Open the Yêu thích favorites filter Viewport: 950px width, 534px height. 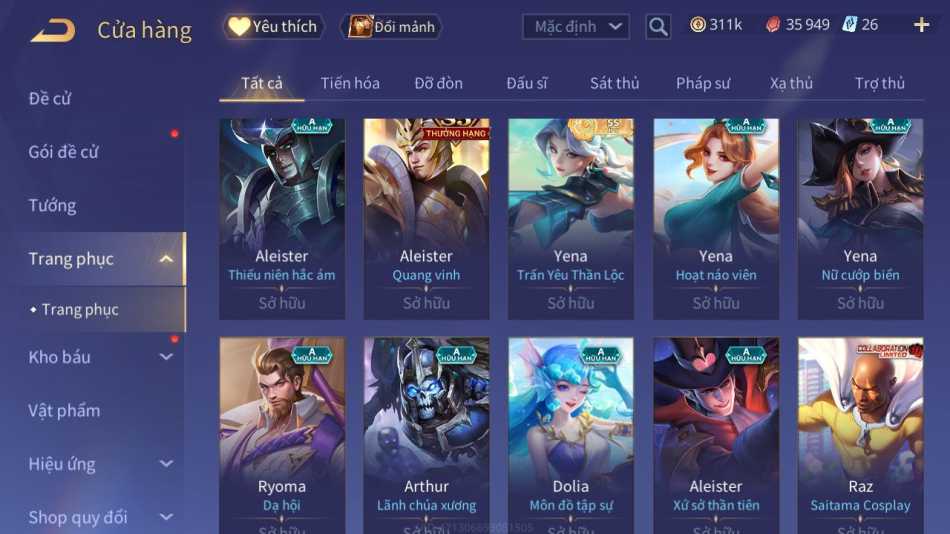tap(272, 27)
